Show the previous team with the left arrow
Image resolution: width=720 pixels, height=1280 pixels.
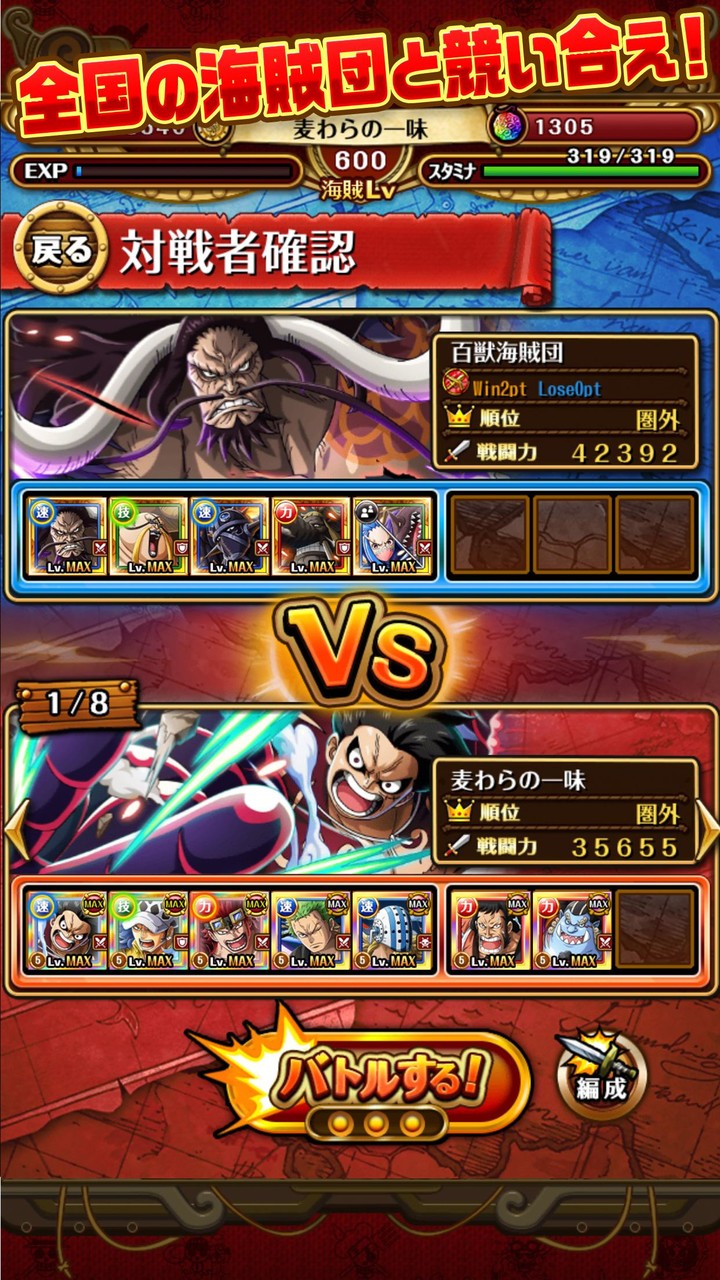tap(14, 828)
